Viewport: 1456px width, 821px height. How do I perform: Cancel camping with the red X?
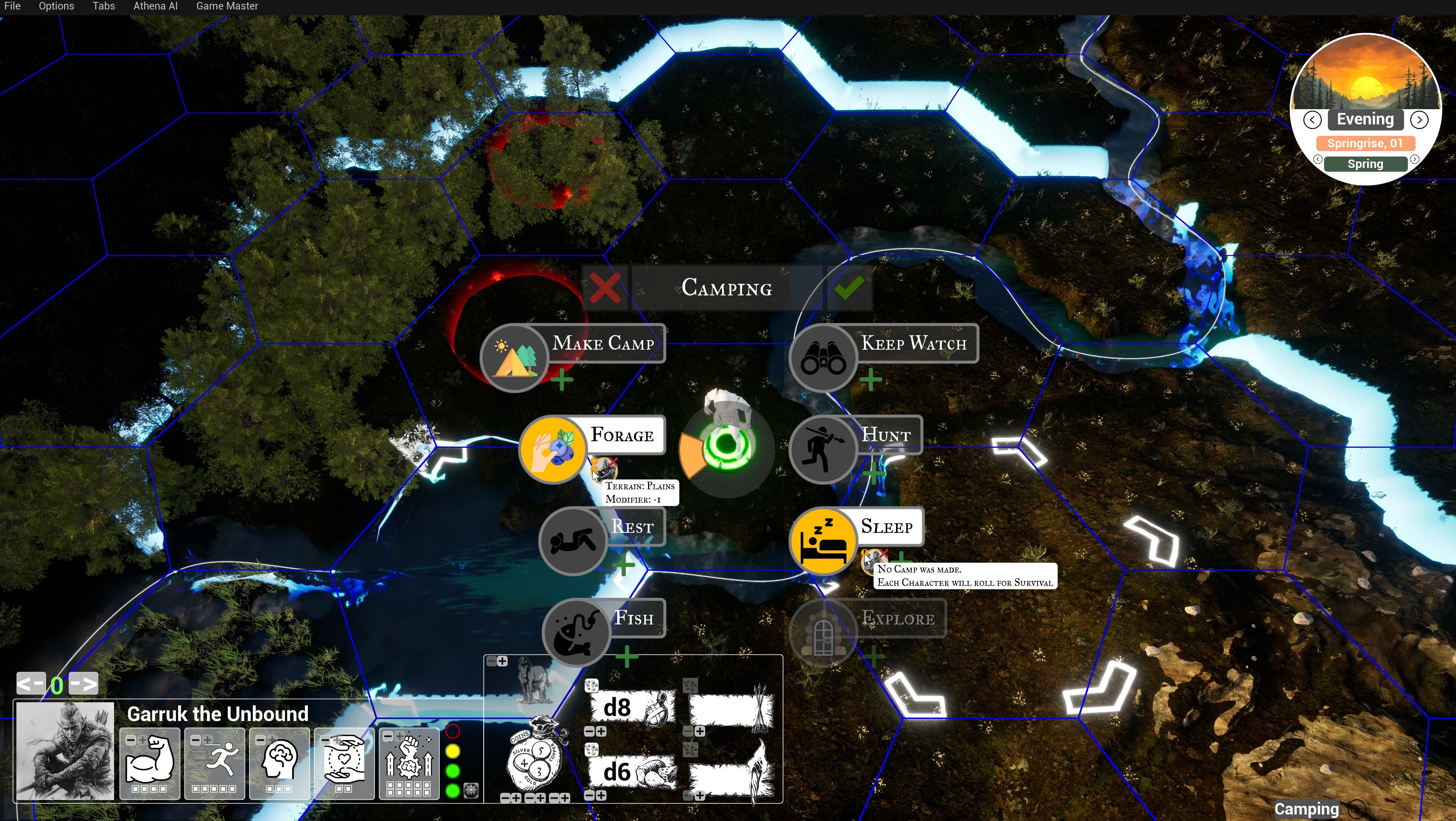(605, 288)
